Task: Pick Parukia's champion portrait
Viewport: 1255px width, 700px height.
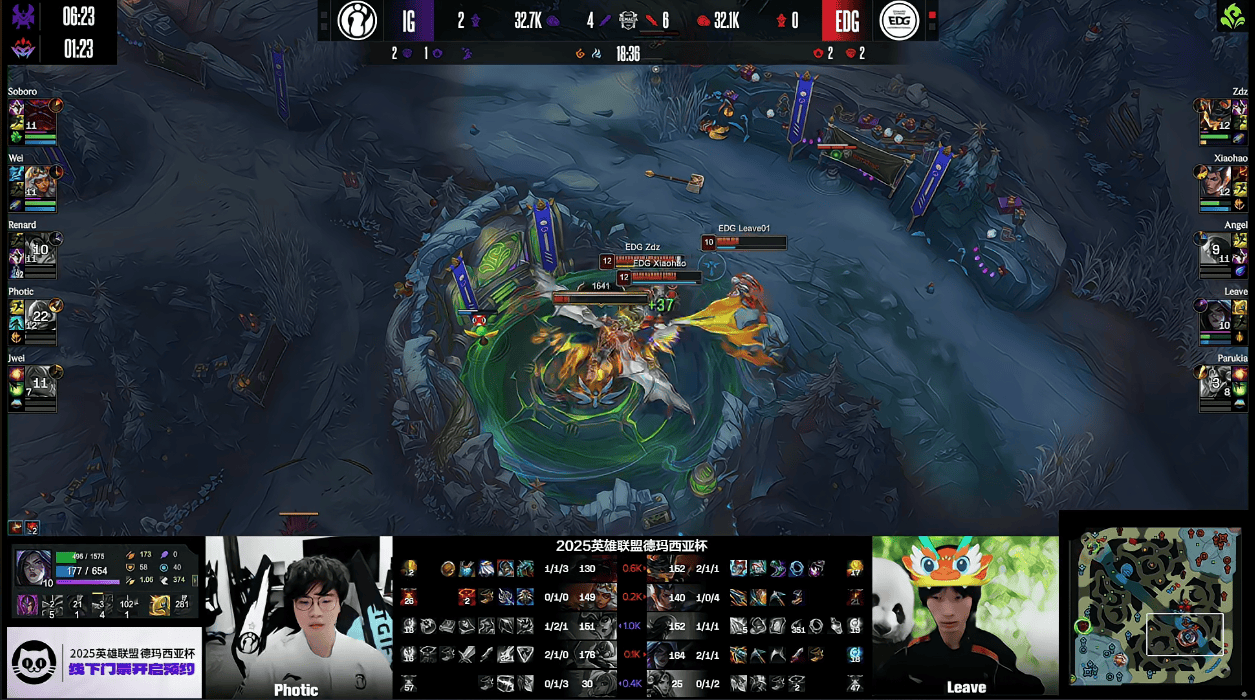Action: click(1216, 382)
